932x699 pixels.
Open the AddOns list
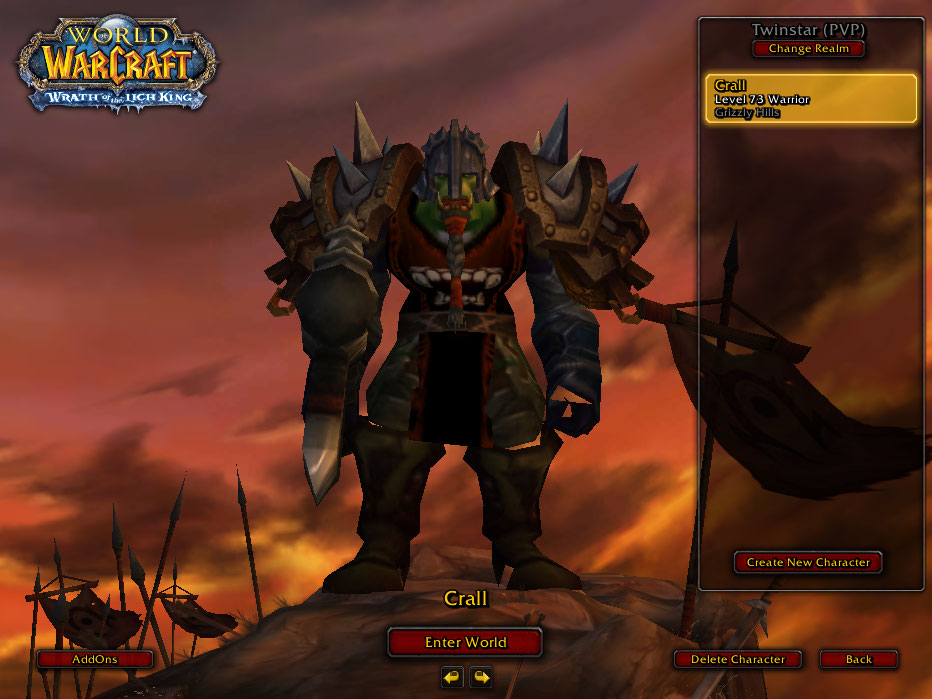tap(95, 659)
